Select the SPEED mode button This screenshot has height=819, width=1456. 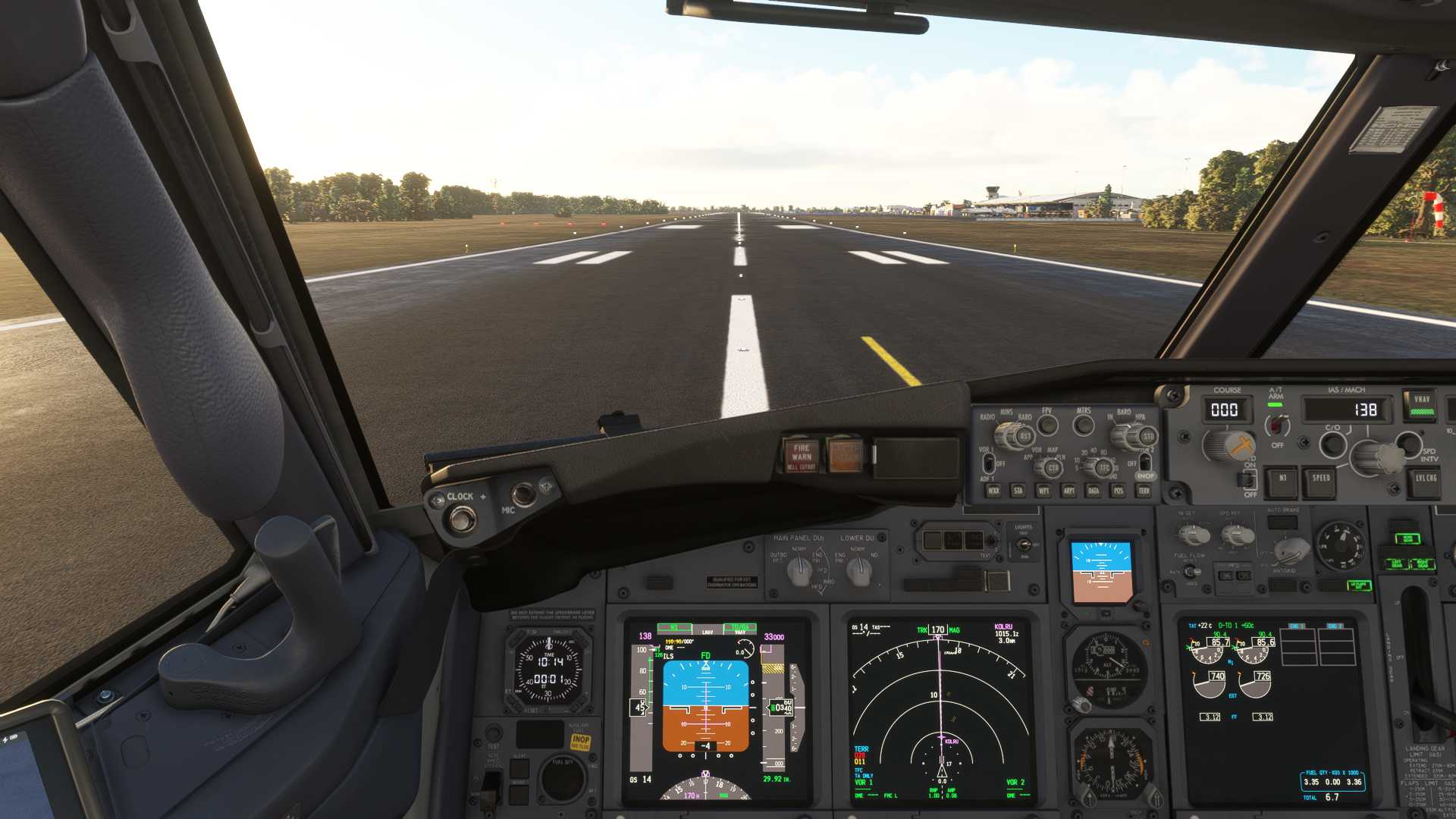1321,479
